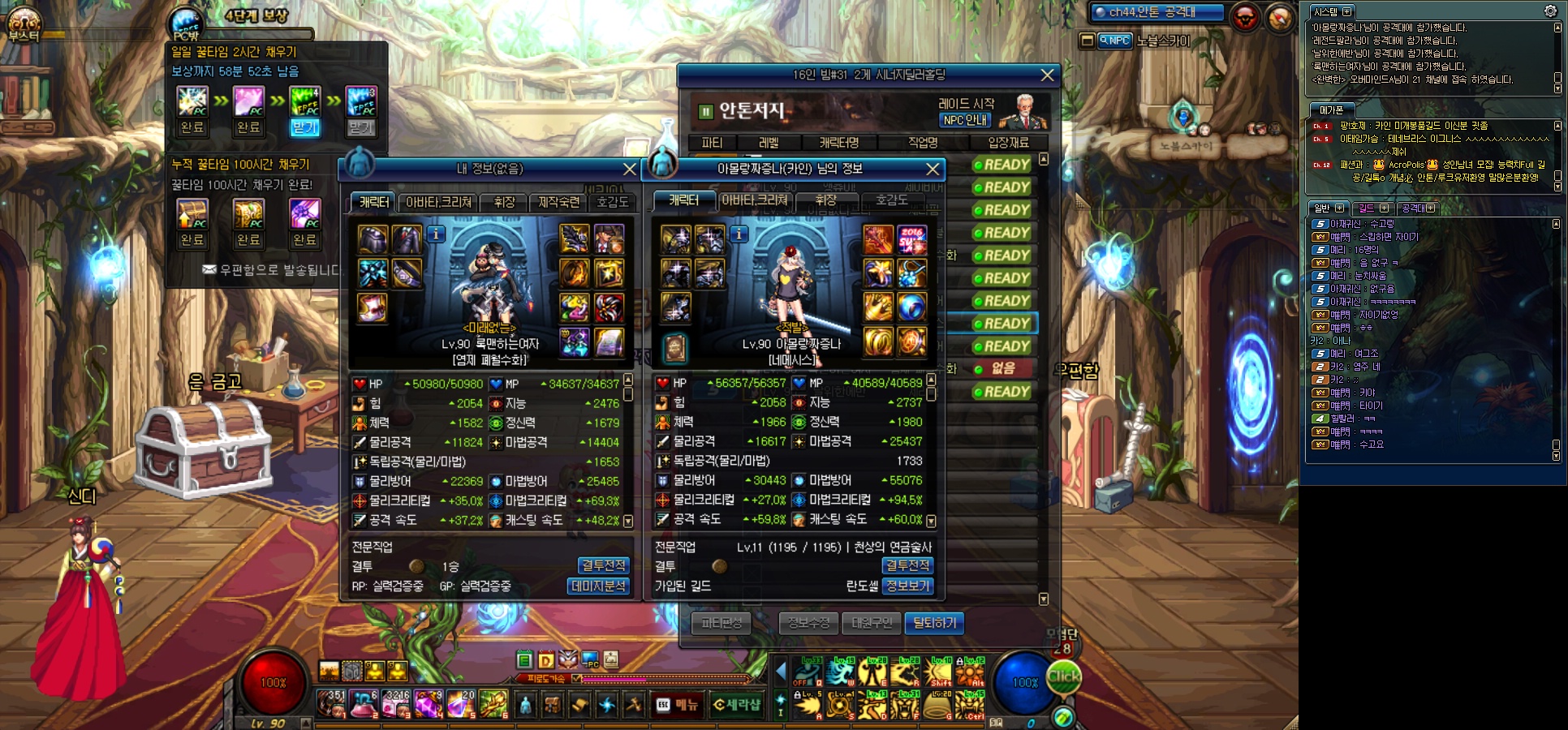Open the 데미지분석 damage analysis
This screenshot has height=730, width=1568.
point(599,586)
